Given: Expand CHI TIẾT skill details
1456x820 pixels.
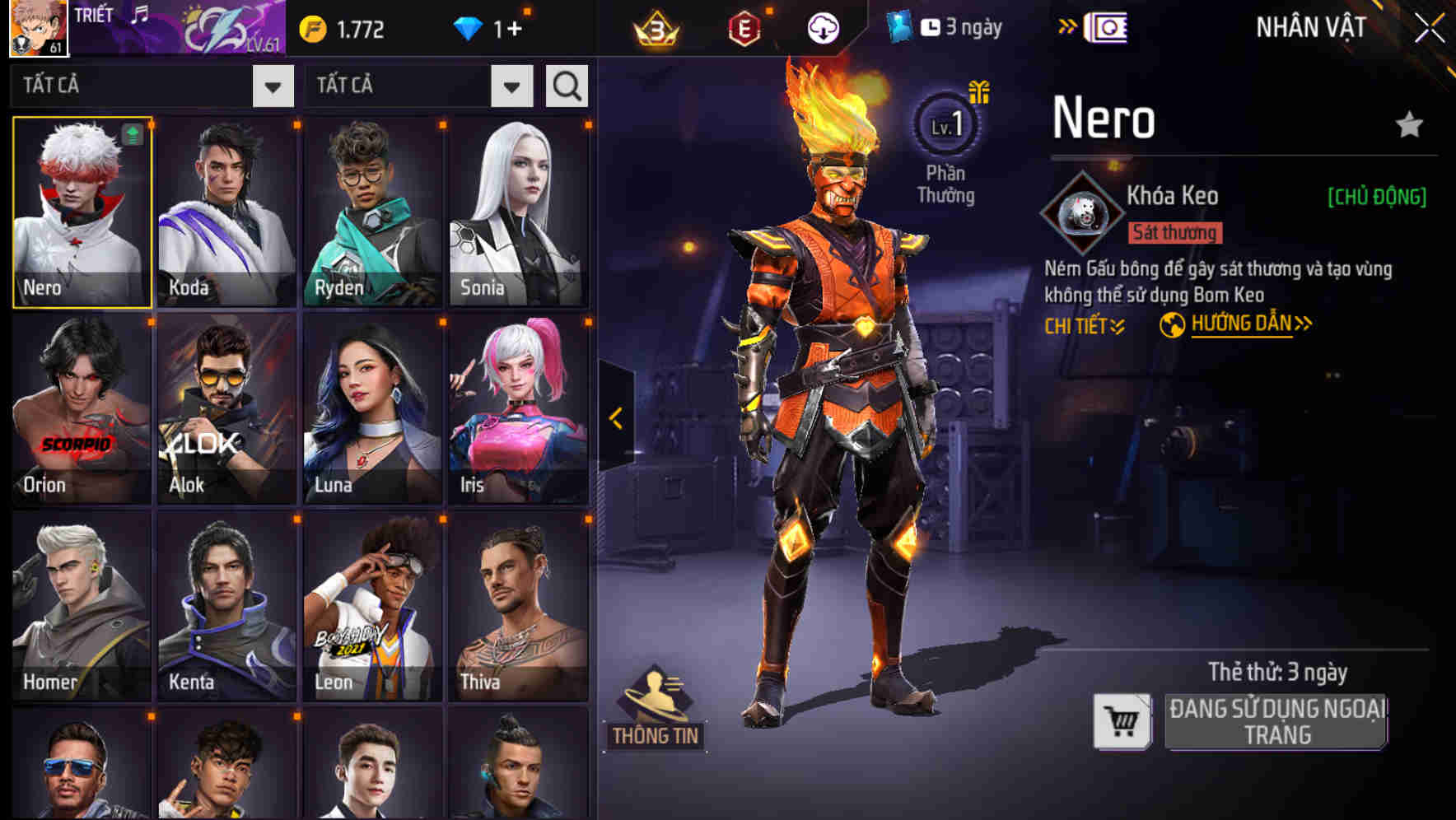Looking at the screenshot, I should [x=1085, y=325].
